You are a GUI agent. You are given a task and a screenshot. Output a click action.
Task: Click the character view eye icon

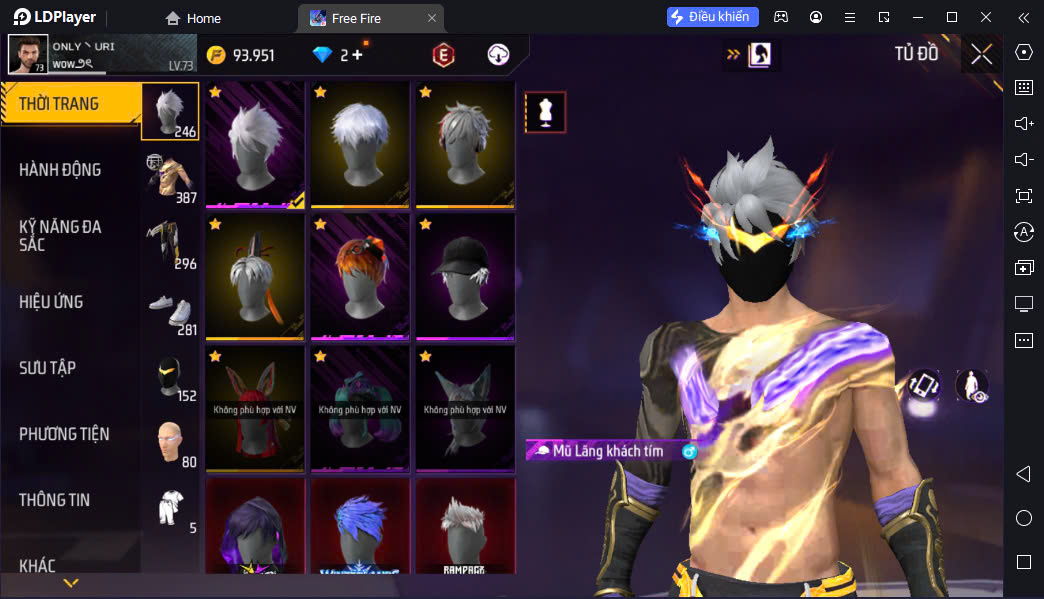(x=972, y=387)
